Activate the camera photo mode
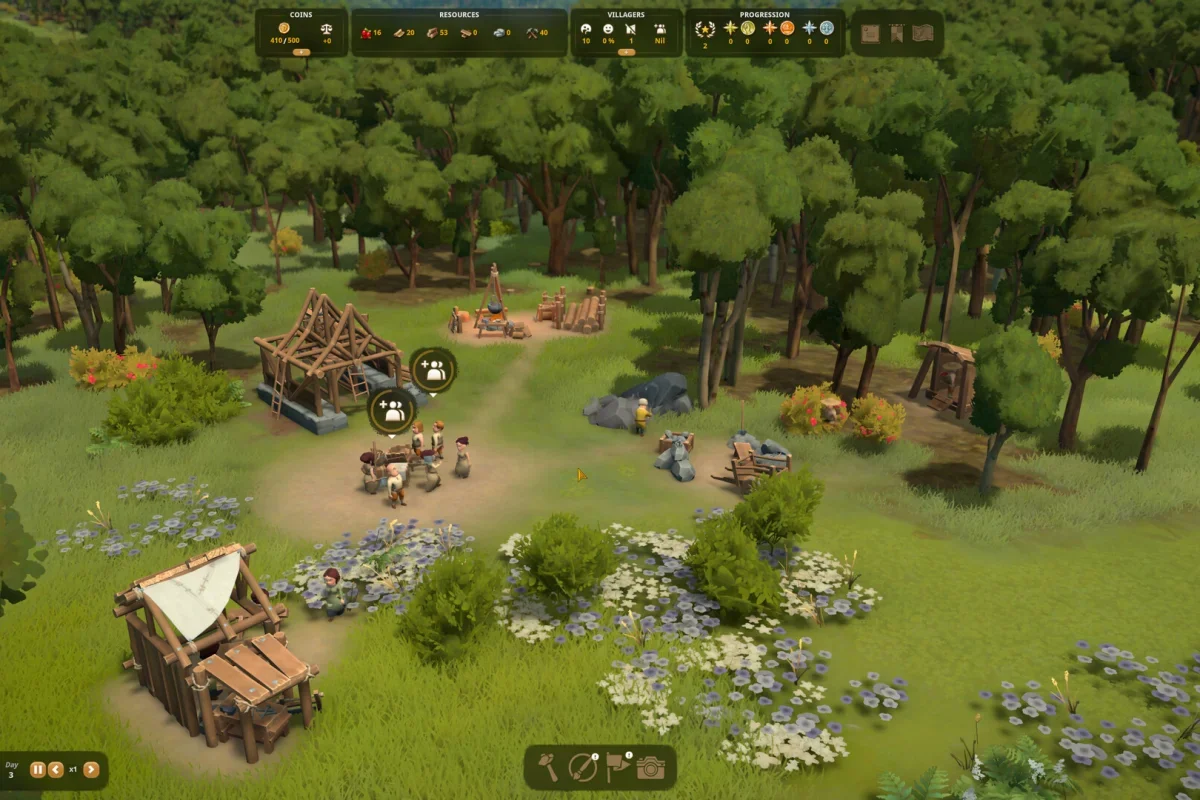The width and height of the screenshot is (1200, 800). click(x=651, y=767)
